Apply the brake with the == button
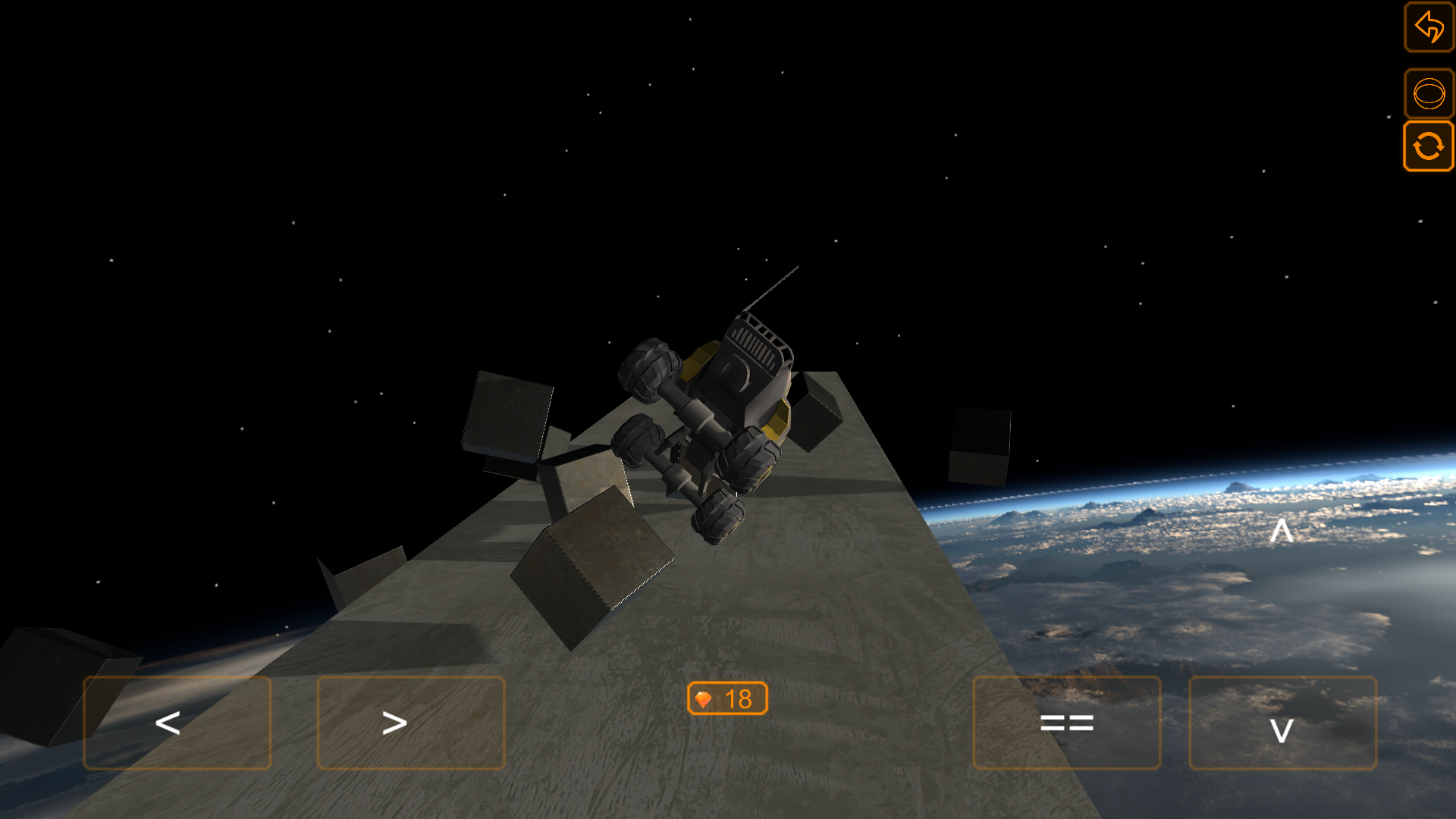Viewport: 1456px width, 819px height. (1066, 723)
